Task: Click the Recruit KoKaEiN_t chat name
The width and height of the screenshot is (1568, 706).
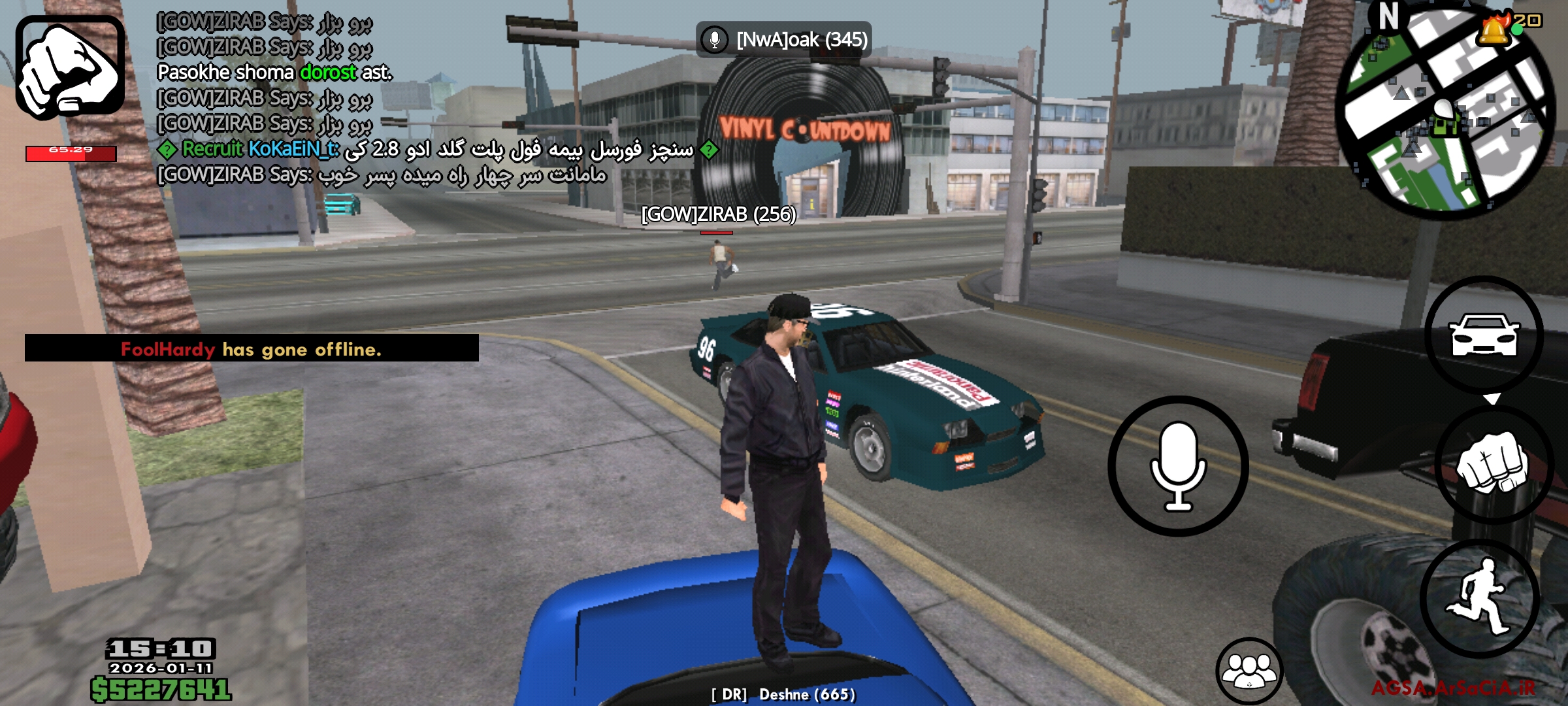Action: point(261,149)
